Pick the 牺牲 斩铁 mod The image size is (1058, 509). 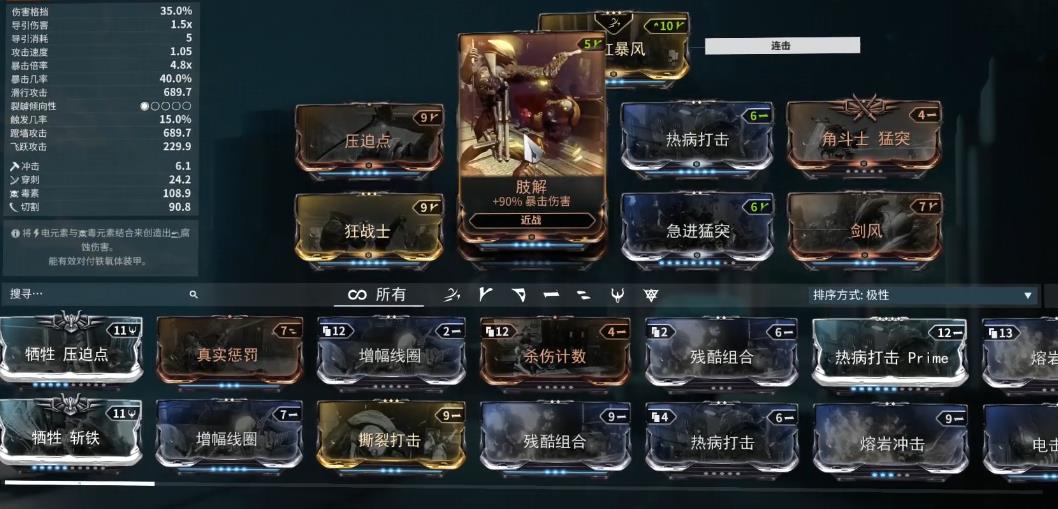tap(70, 438)
